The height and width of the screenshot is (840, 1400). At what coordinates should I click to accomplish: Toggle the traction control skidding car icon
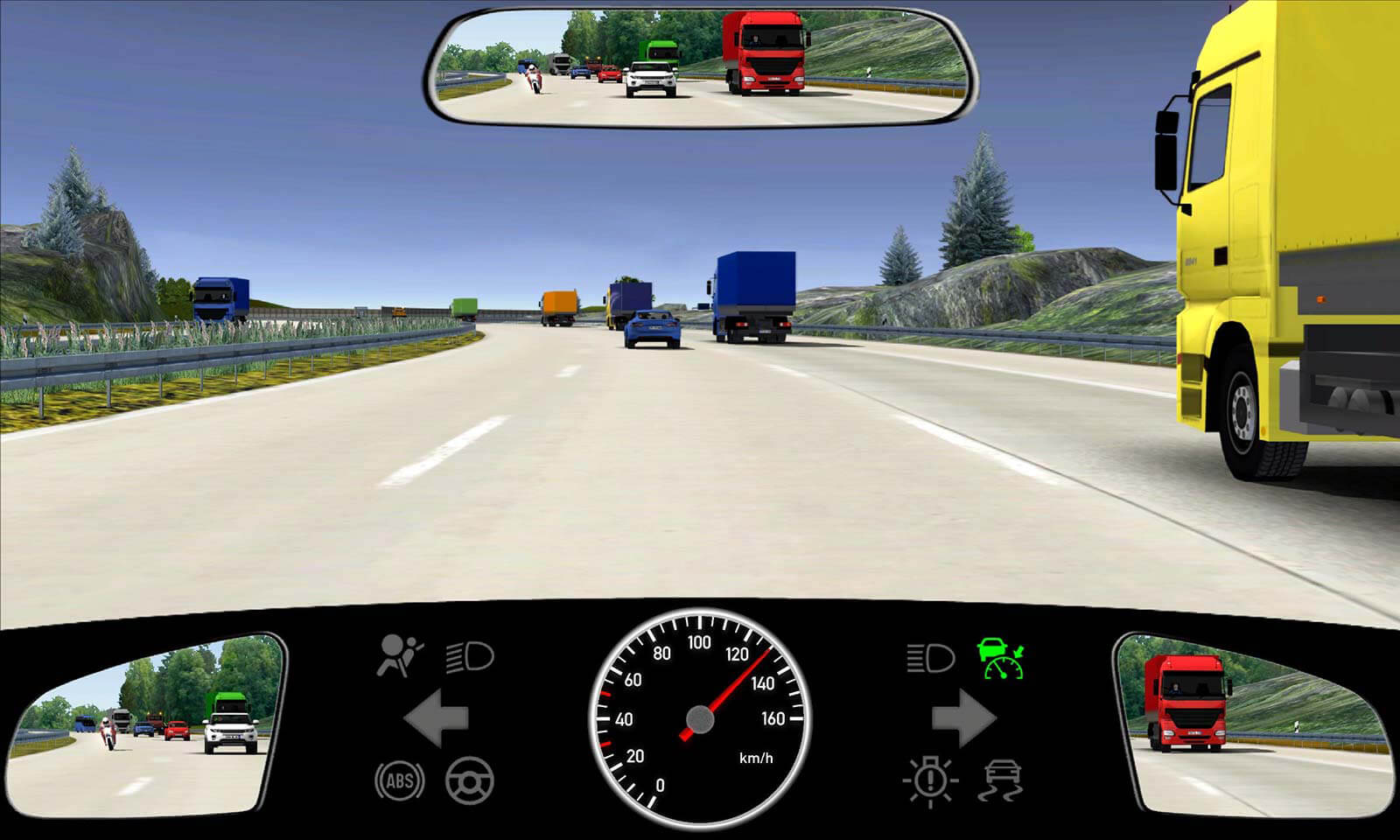[x=1002, y=780]
